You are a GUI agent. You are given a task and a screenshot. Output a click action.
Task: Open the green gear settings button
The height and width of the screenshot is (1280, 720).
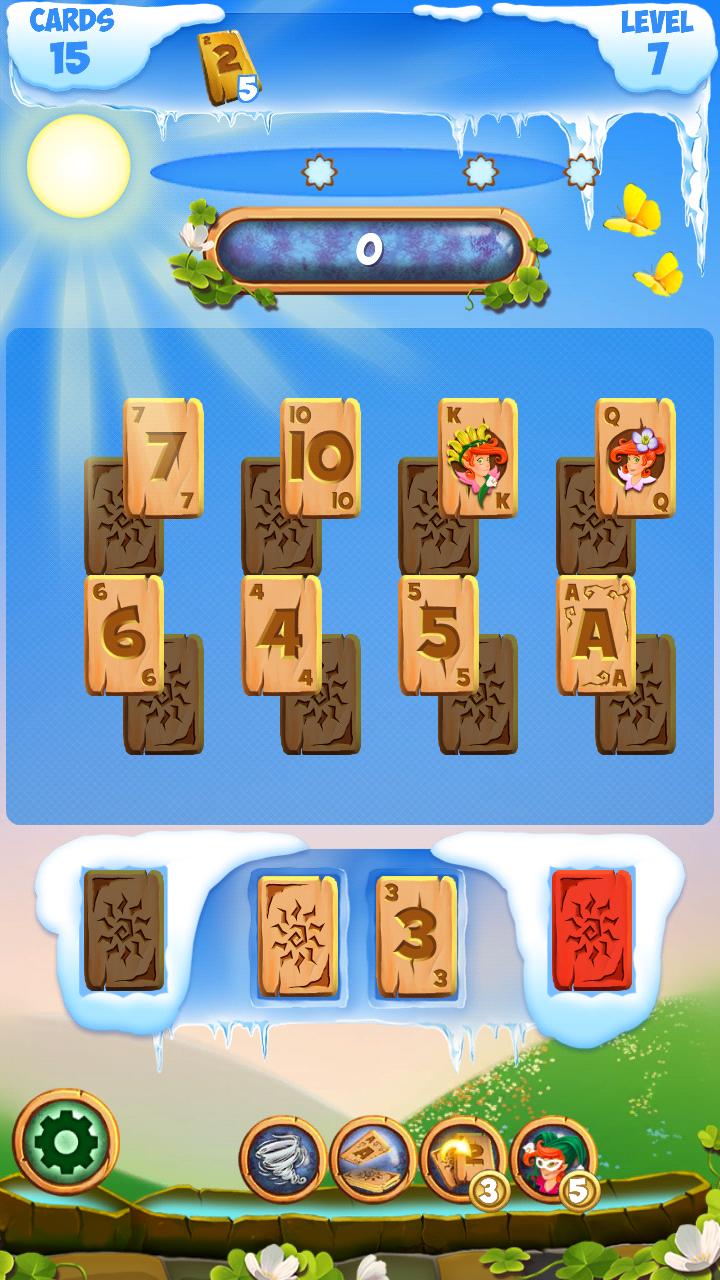[x=66, y=1142]
